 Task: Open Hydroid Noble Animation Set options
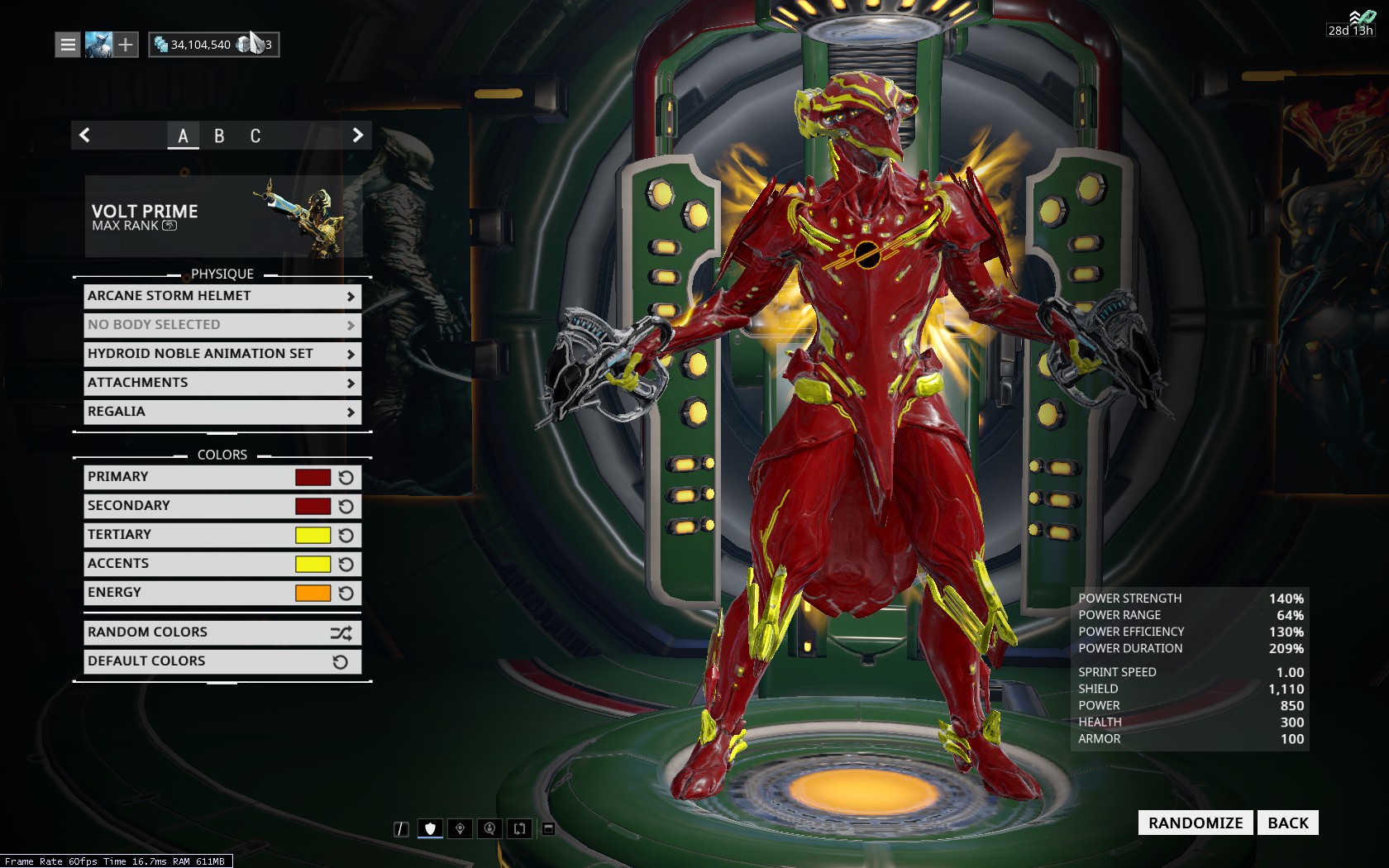[222, 354]
